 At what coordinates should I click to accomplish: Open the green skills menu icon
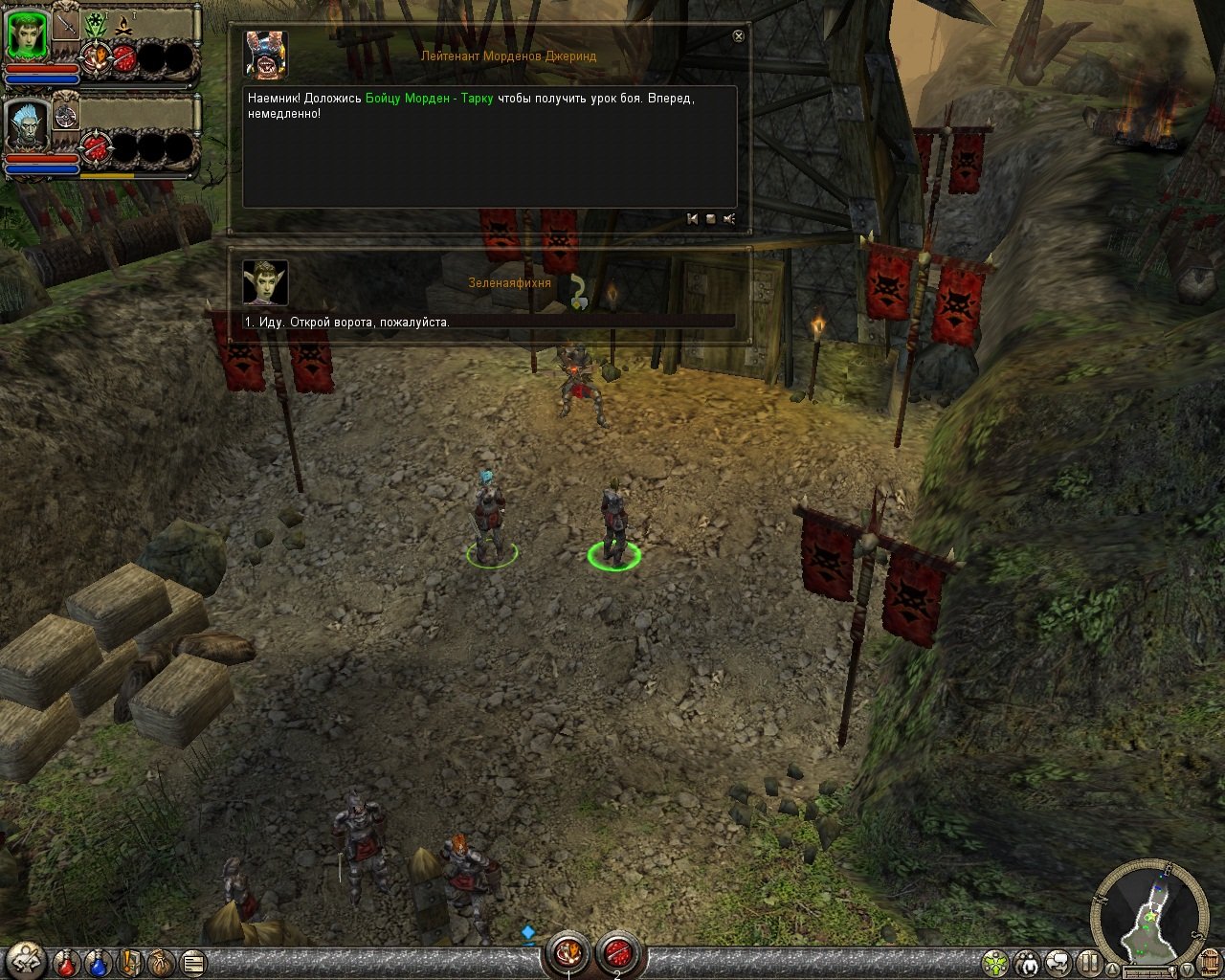pyautogui.click(x=996, y=963)
